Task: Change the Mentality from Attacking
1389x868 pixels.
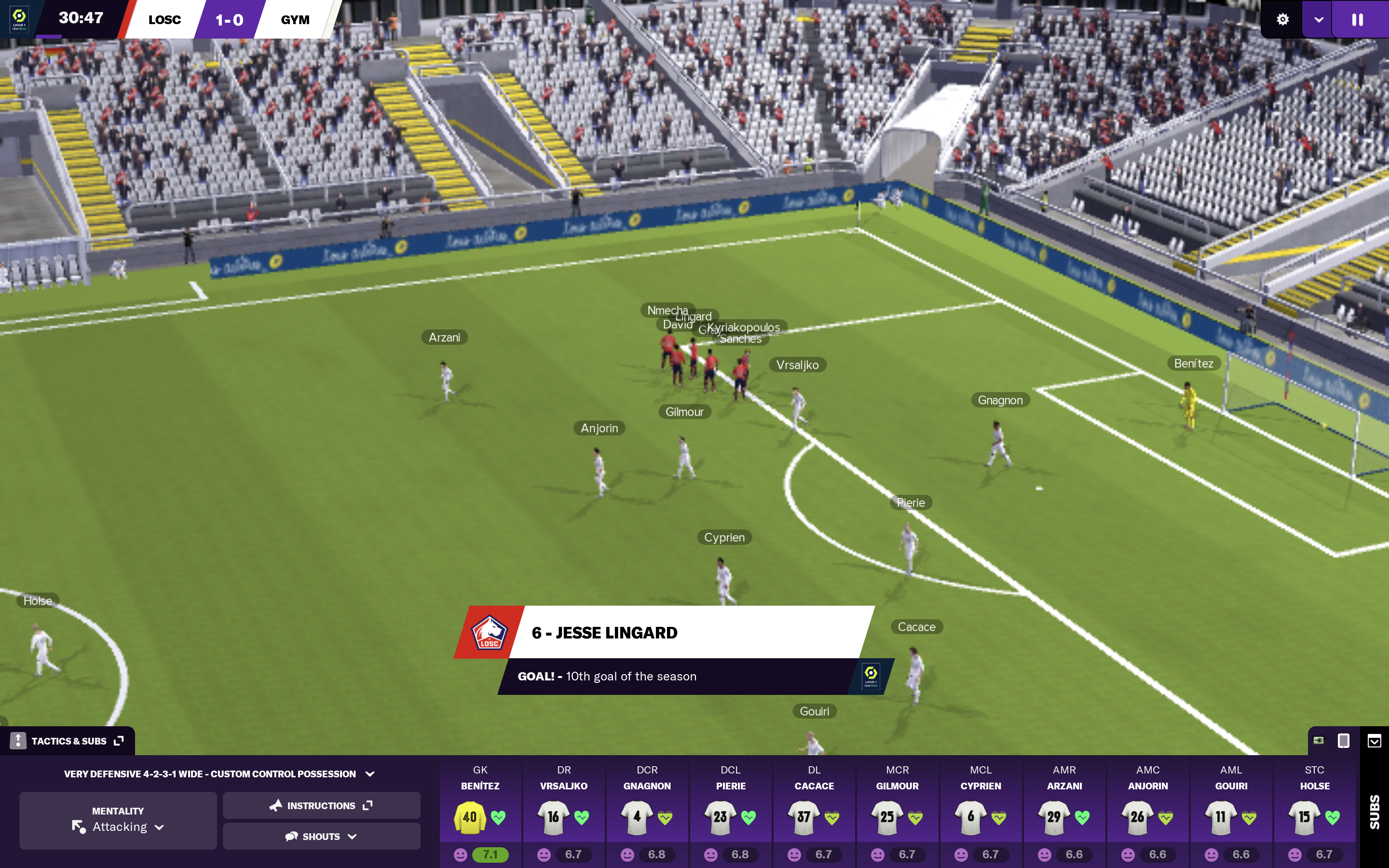Action: click(118, 820)
